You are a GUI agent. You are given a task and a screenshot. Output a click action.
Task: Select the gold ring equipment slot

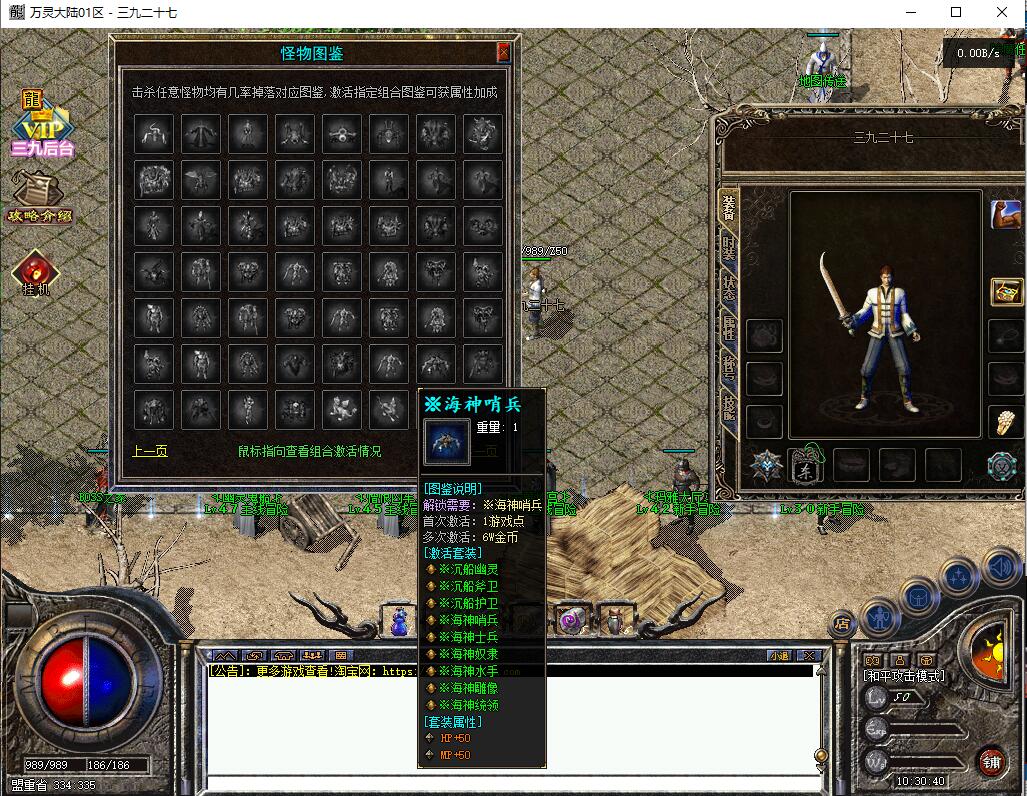pos(1003,422)
